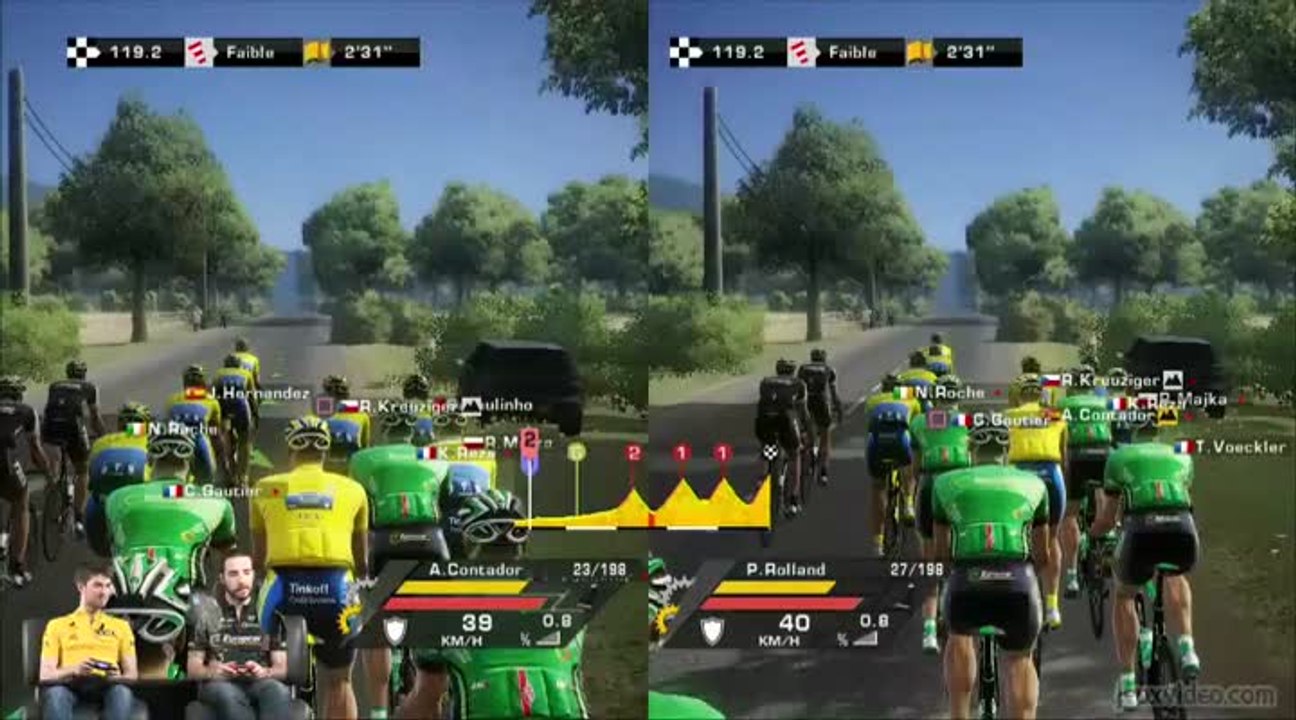The width and height of the screenshot is (1296, 720).
Task: Select the green sprint marker on the profile
Action: 576,453
